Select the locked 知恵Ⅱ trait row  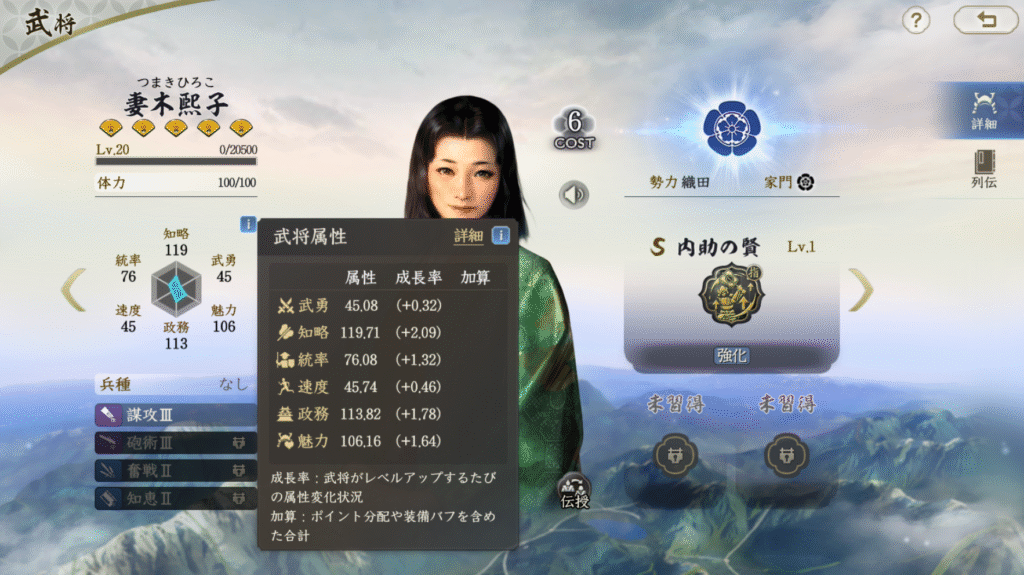[175, 497]
